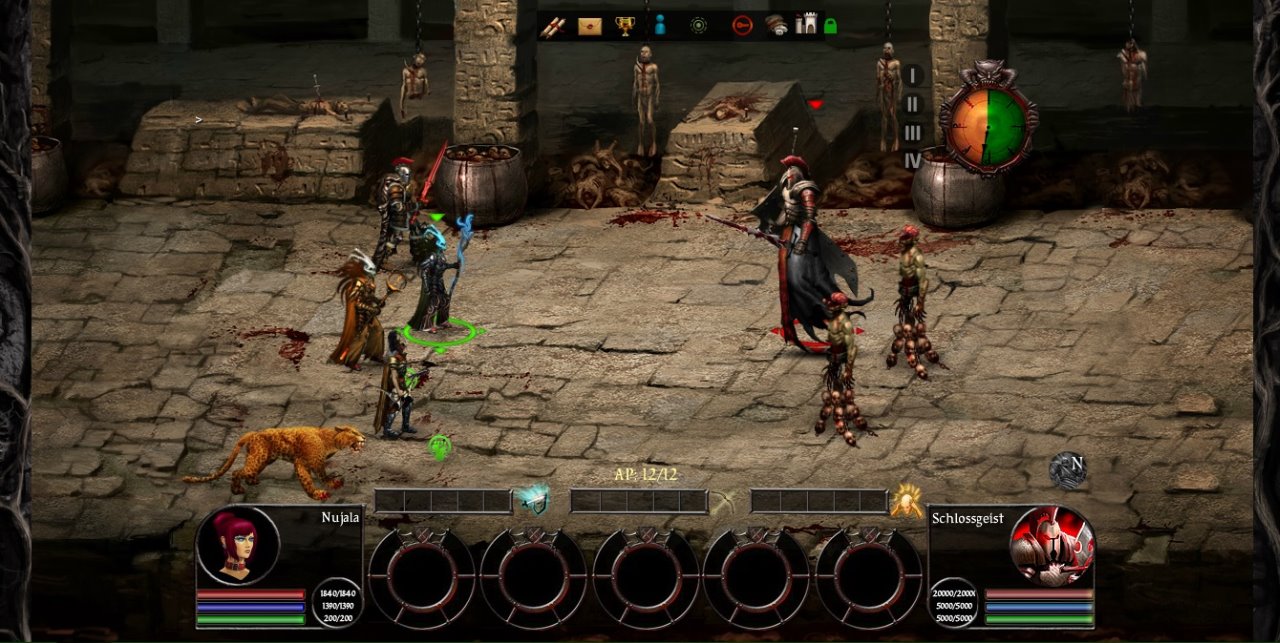Open the crossed scrolls quest icon
This screenshot has width=1280, height=643.
pos(553,26)
